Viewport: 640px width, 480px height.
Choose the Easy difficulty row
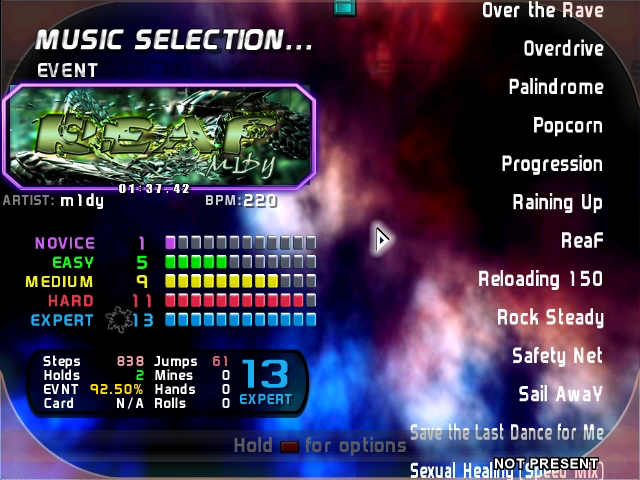click(175, 262)
